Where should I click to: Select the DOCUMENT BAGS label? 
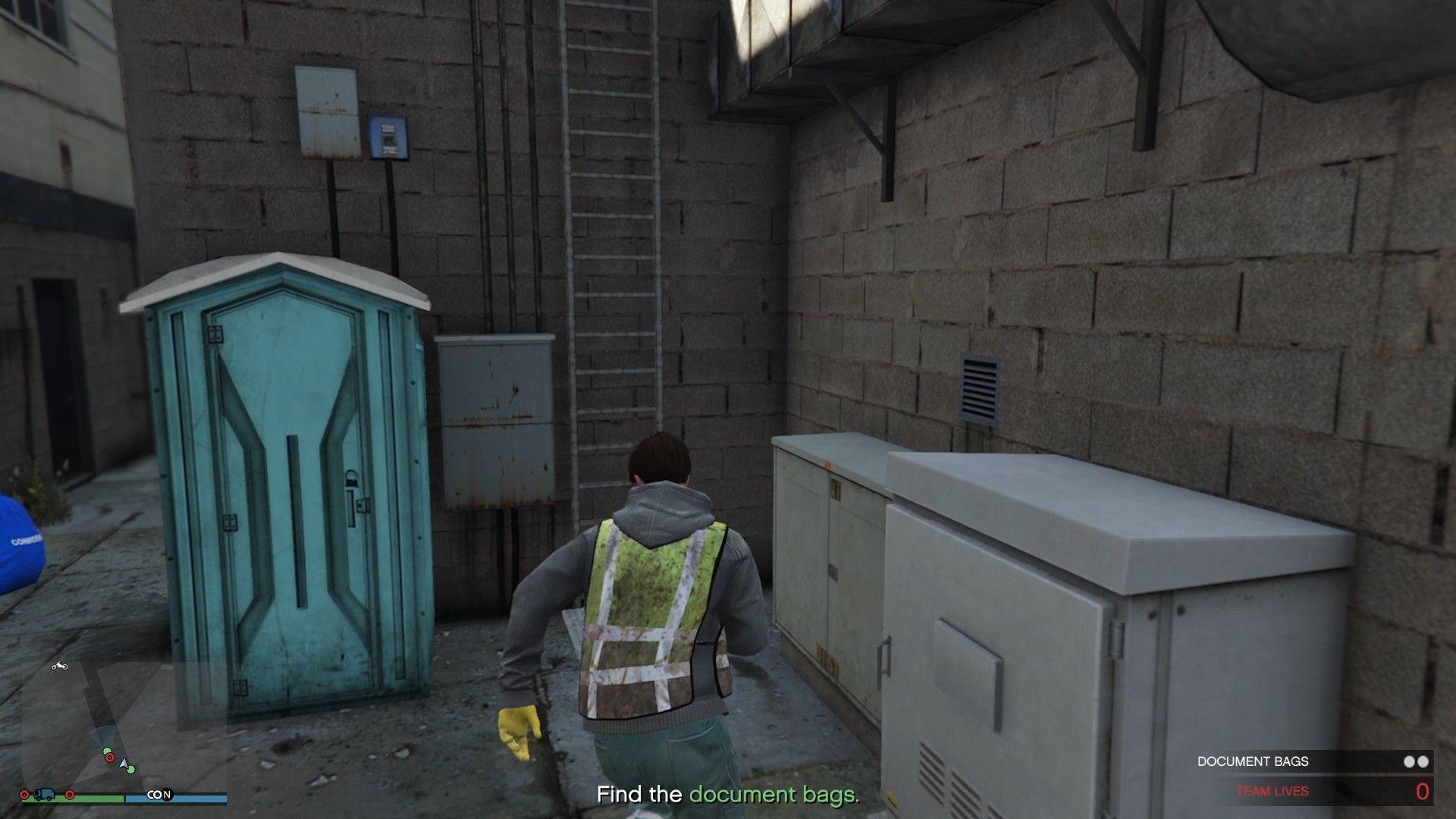click(x=1254, y=762)
